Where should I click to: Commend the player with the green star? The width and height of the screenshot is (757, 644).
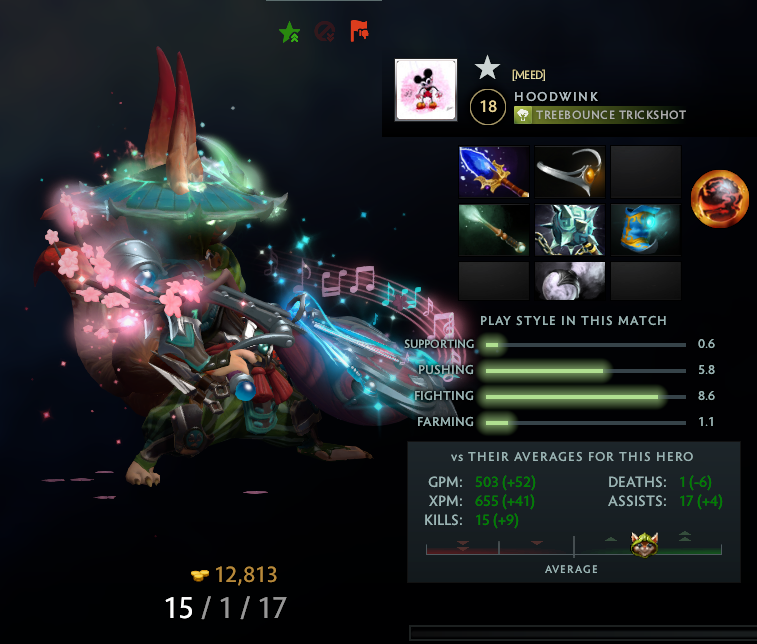(x=289, y=32)
